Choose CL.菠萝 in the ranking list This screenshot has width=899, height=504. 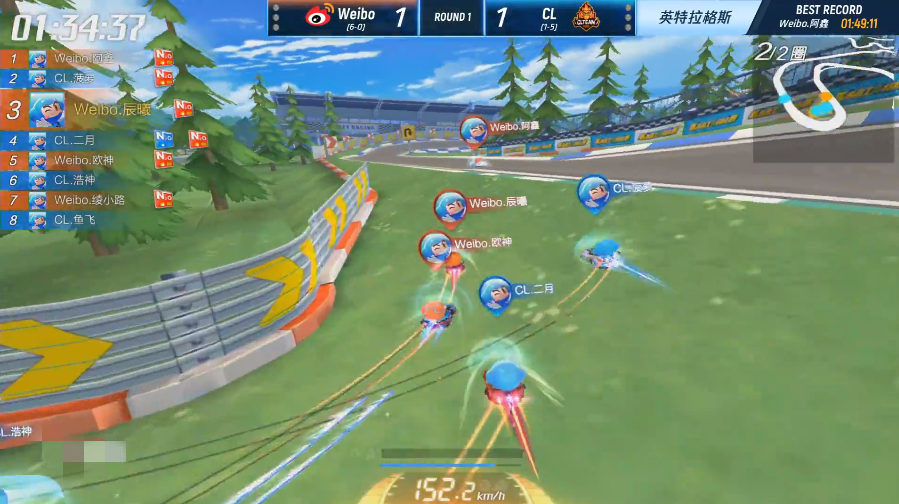[75, 78]
